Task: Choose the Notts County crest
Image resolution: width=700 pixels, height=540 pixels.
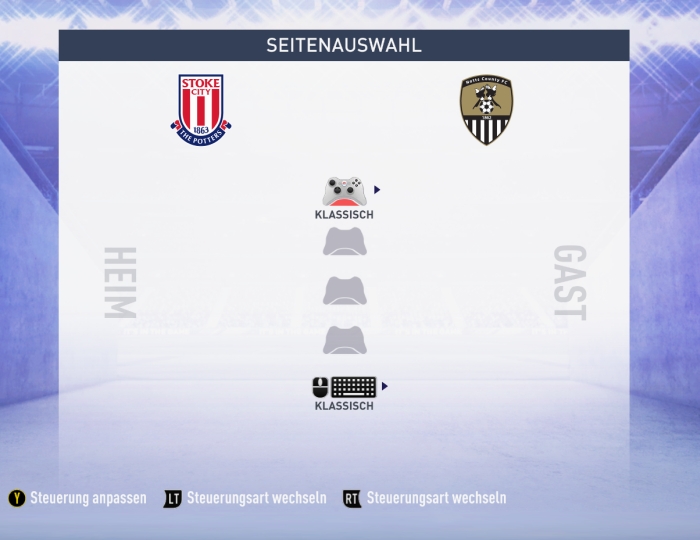Action: (x=487, y=110)
